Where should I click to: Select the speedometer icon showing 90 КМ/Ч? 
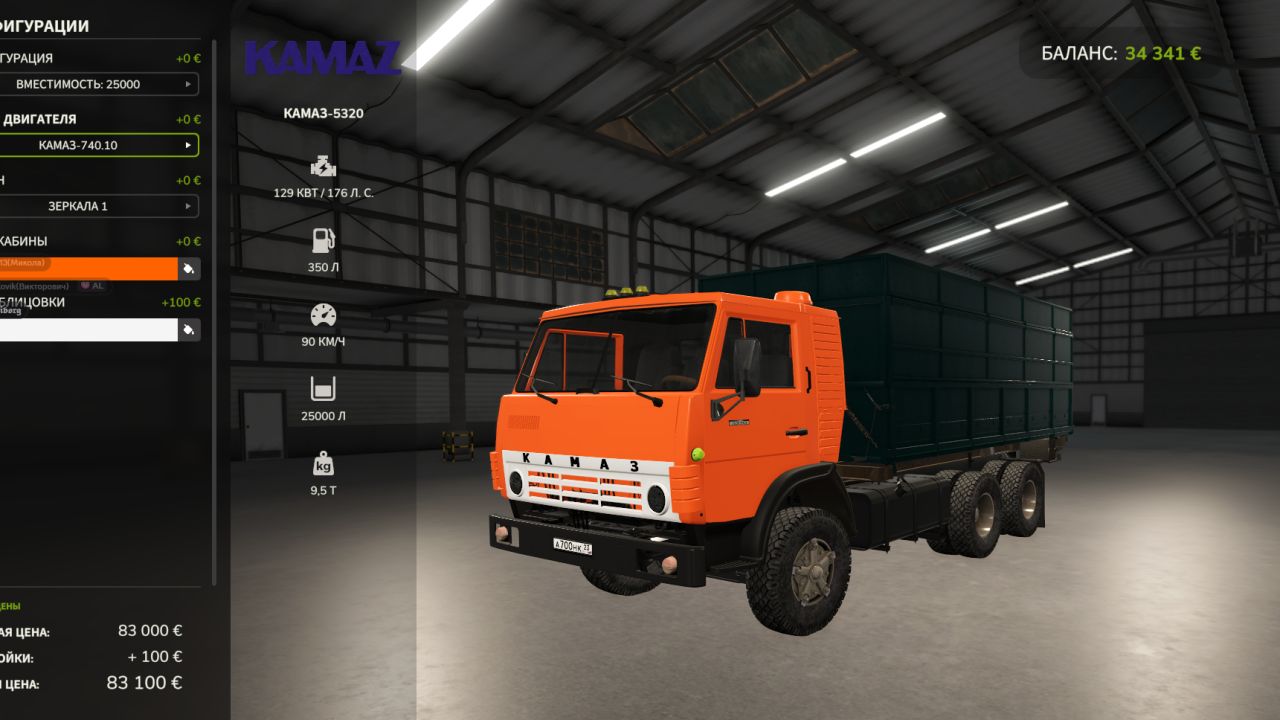[322, 314]
